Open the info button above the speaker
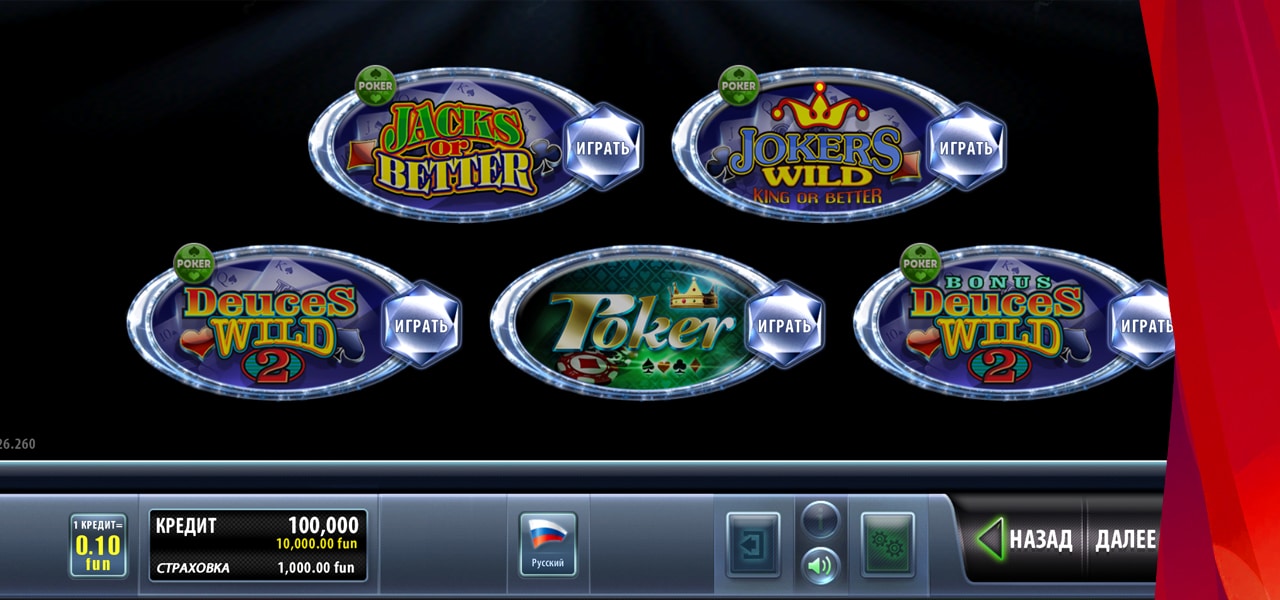 820,520
